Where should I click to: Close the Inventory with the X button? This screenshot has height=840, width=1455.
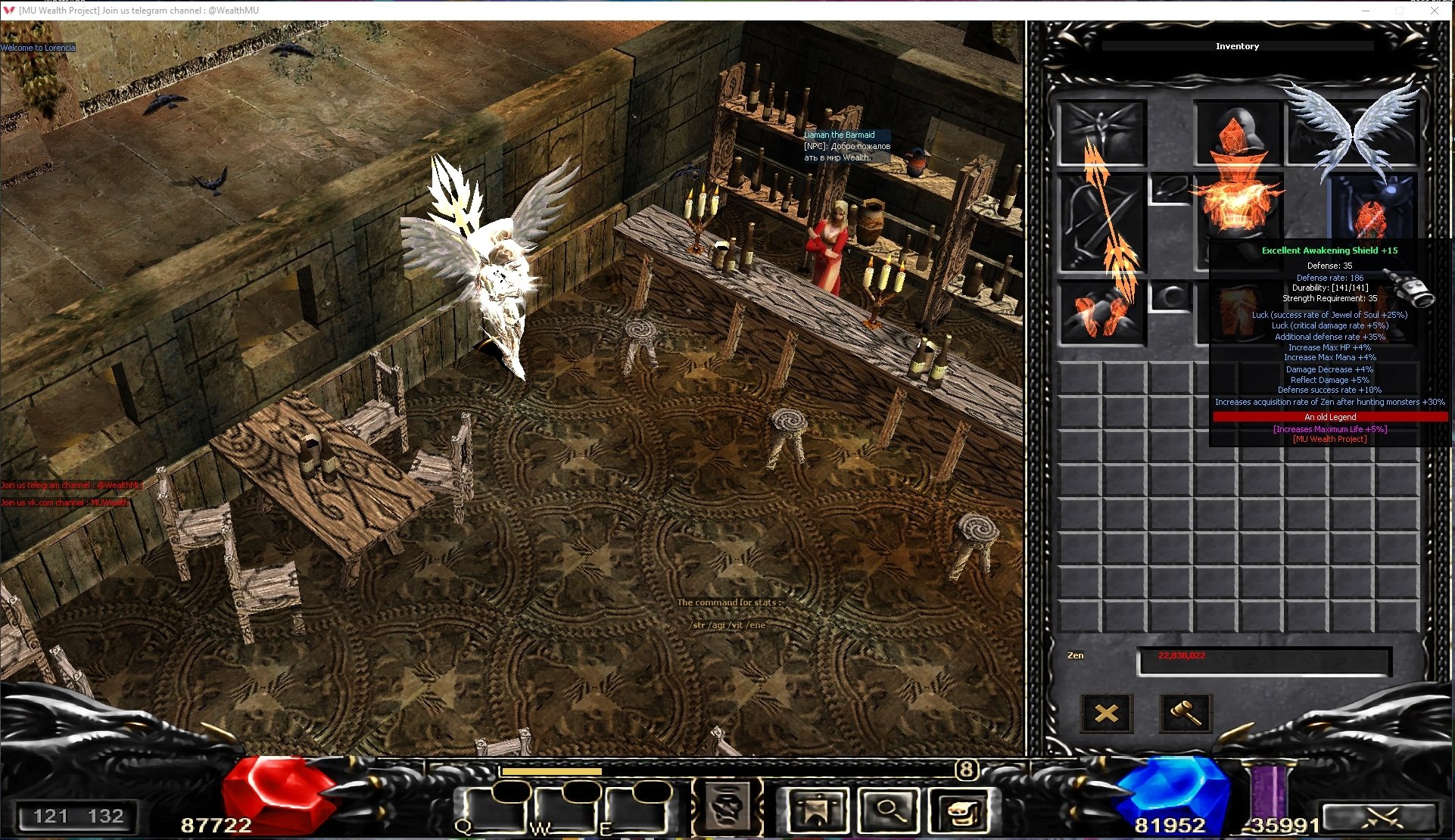[x=1106, y=713]
